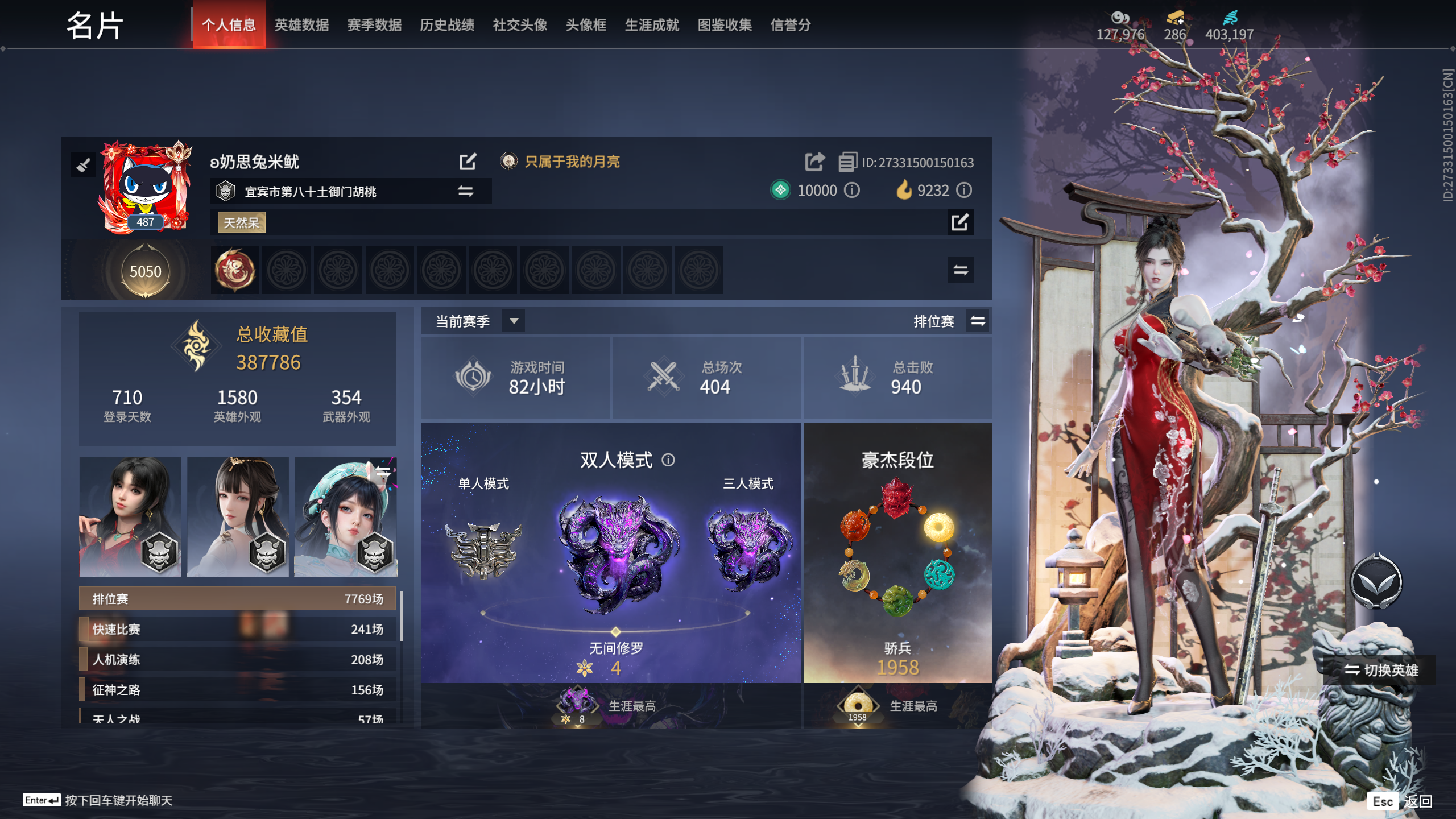Toggle 排位赛 mode display with swap arrows
The image size is (1456, 819).
(978, 321)
